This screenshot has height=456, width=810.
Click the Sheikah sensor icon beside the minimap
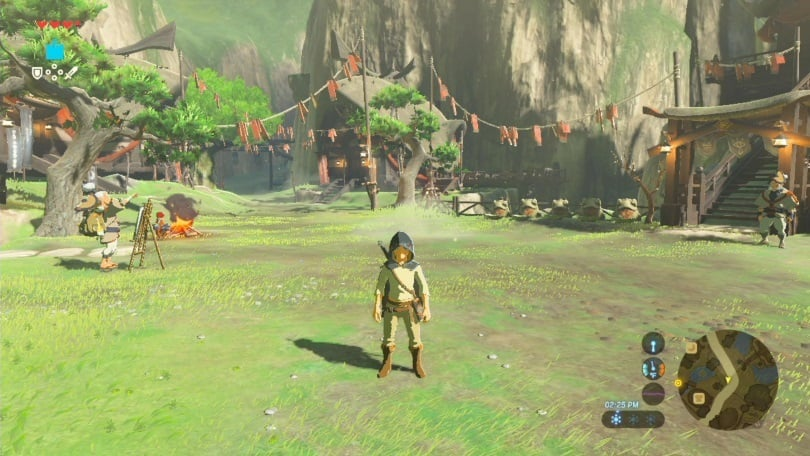[x=653, y=343]
